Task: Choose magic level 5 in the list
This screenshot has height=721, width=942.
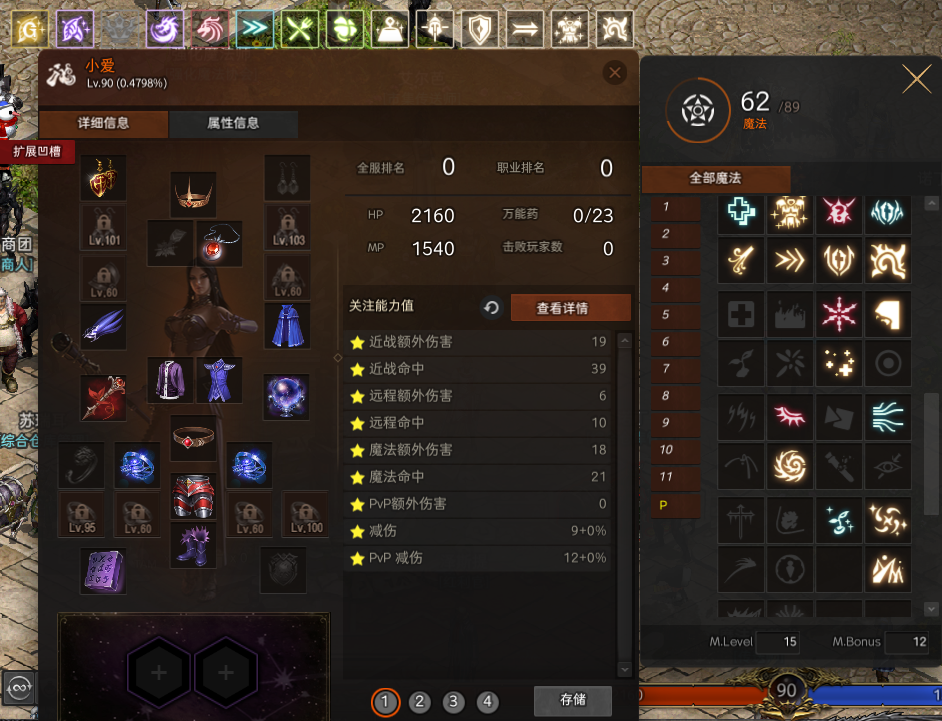Action: coord(665,314)
